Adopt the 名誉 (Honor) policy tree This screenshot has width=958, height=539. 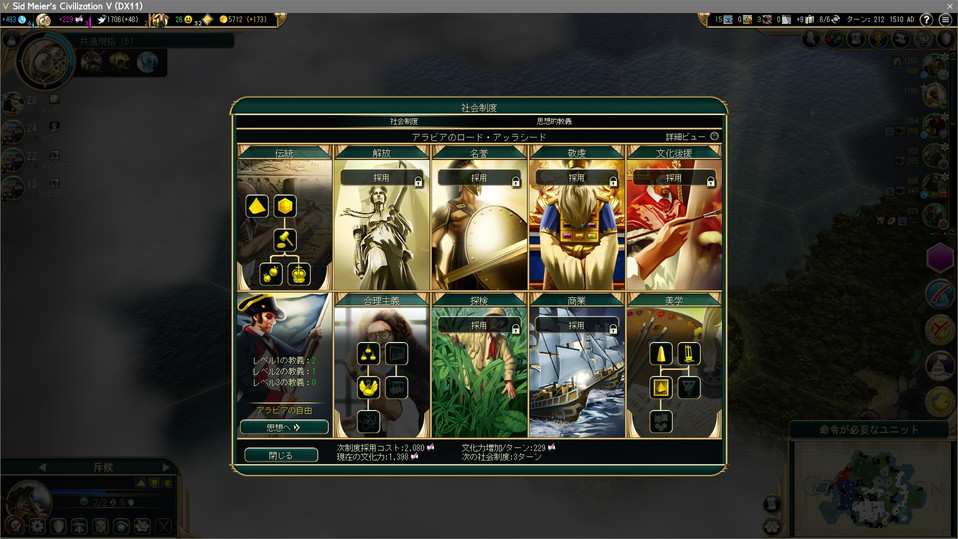[x=479, y=178]
